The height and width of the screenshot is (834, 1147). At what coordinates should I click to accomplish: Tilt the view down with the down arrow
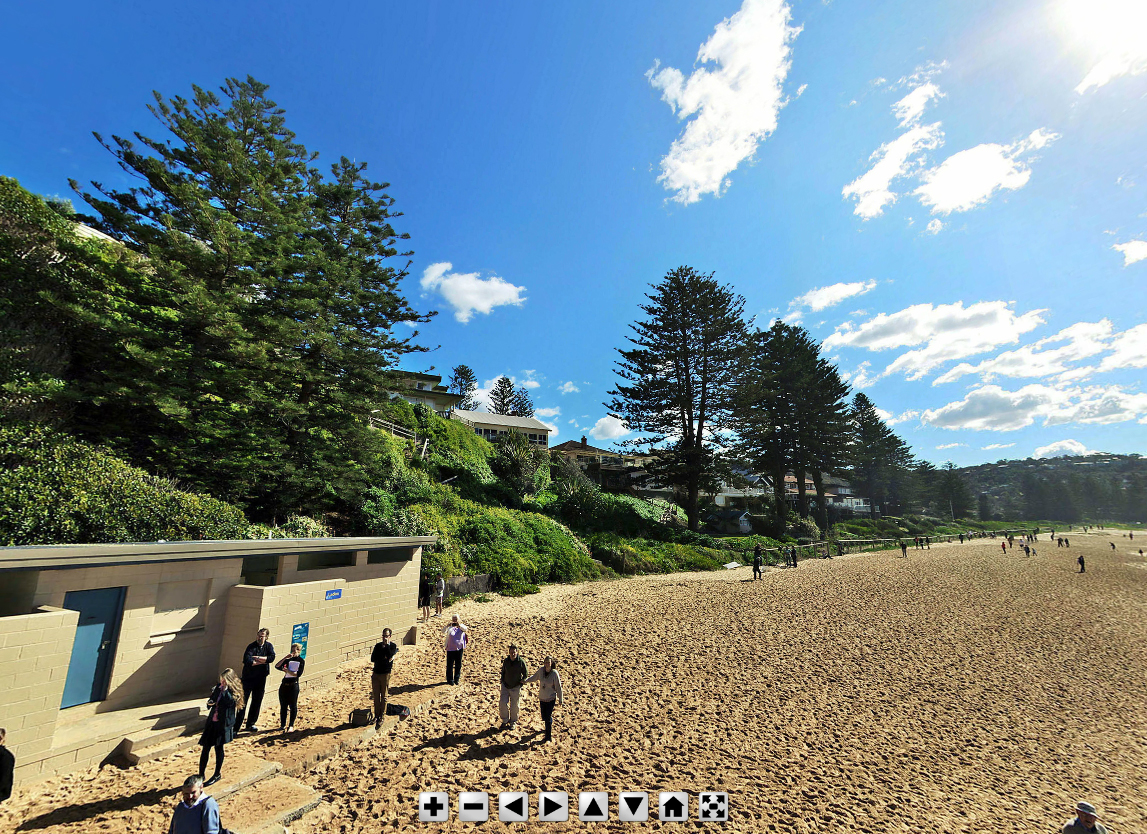pyautogui.click(x=633, y=806)
